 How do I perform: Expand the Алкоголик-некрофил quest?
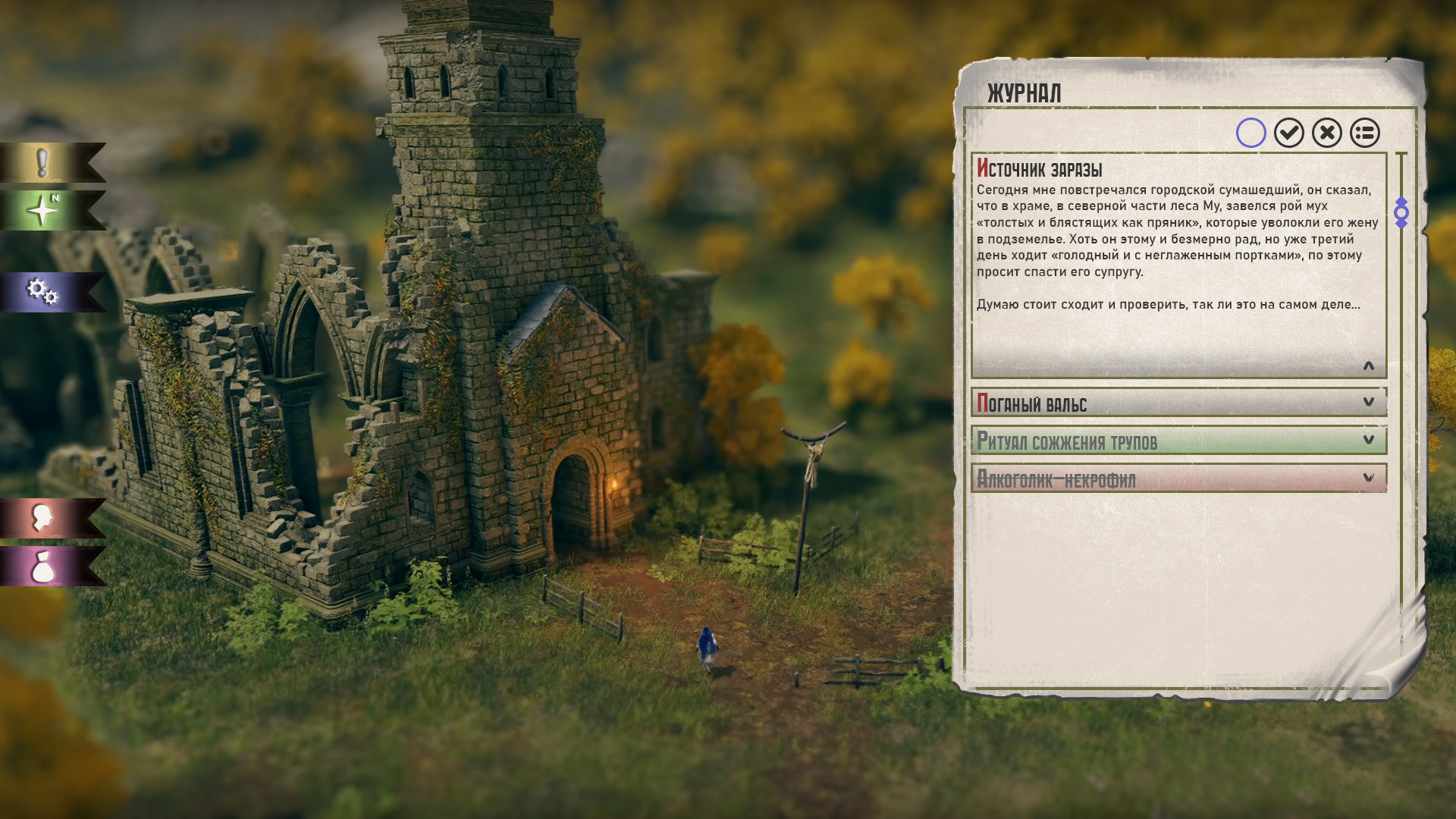click(1368, 478)
